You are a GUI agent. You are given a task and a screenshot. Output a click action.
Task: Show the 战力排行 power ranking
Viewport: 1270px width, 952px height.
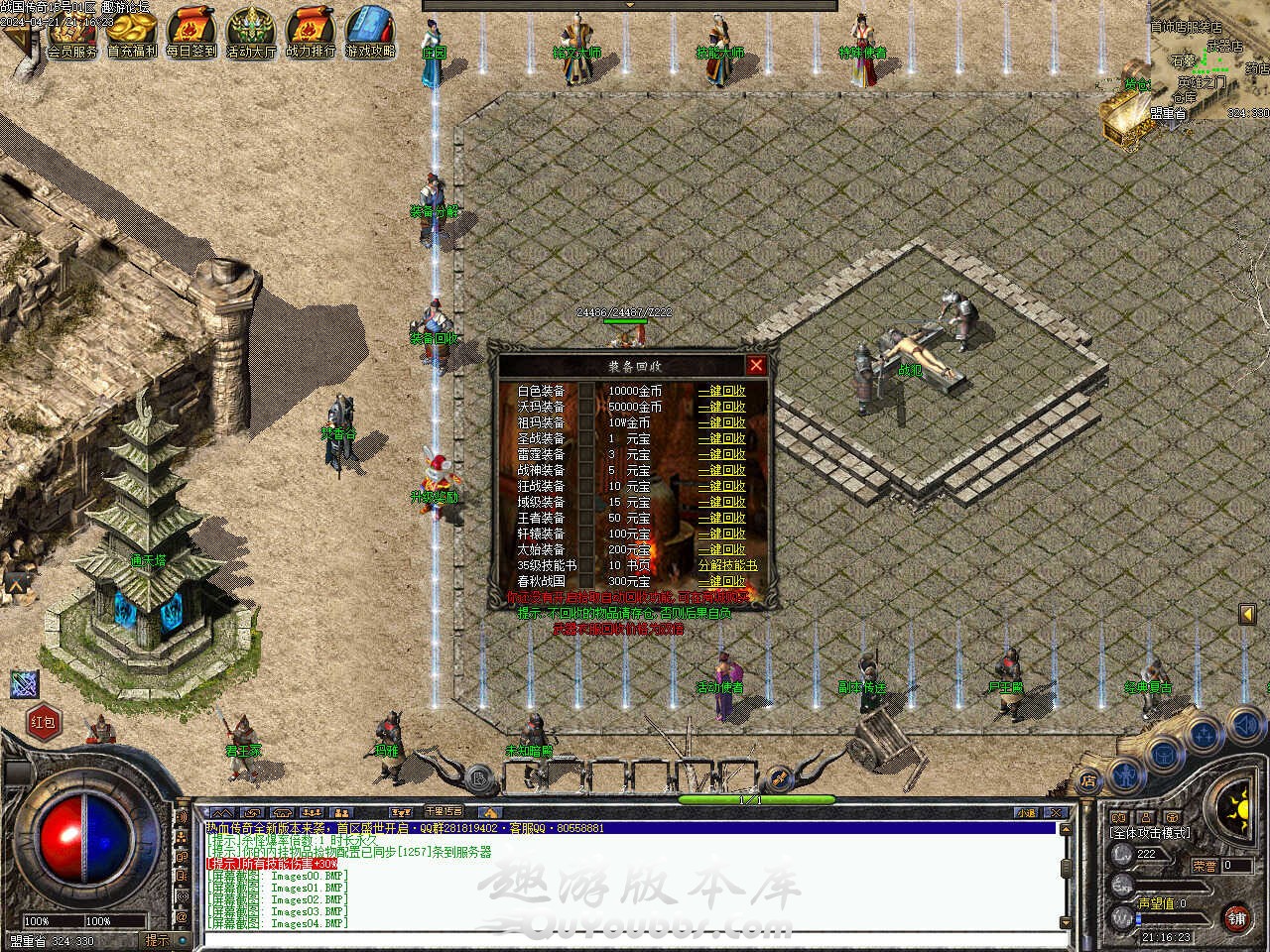point(310,34)
